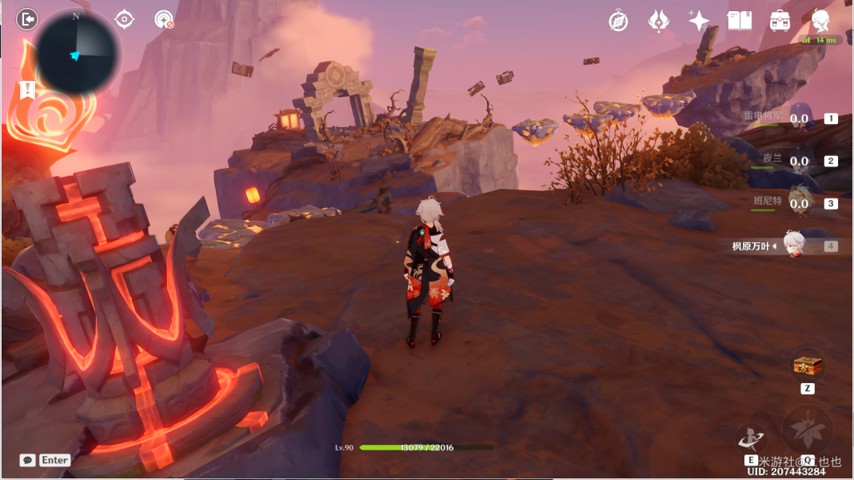Open the wish star icon
The image size is (854, 480).
click(699, 21)
